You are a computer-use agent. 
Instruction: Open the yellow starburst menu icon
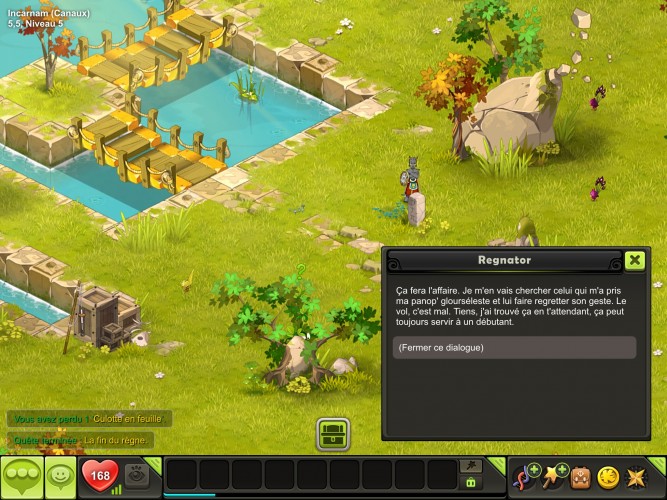point(635,476)
